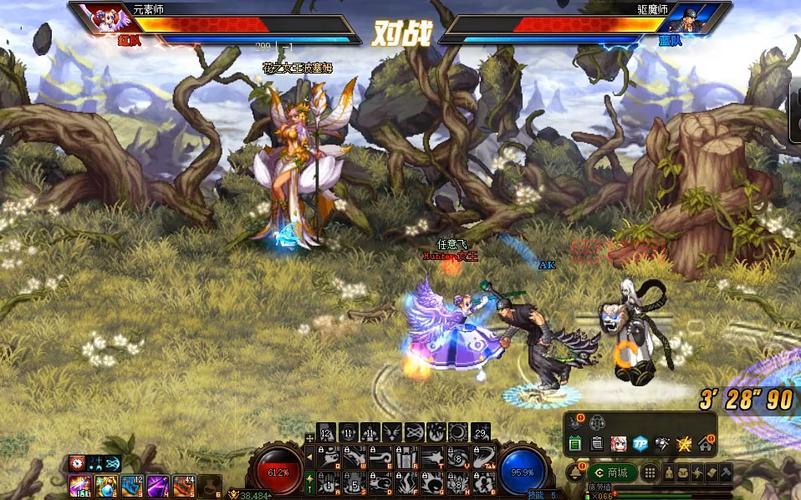The image size is (801, 500).
Task: Click the pink-haired character portrait icon
Action: [619, 443]
